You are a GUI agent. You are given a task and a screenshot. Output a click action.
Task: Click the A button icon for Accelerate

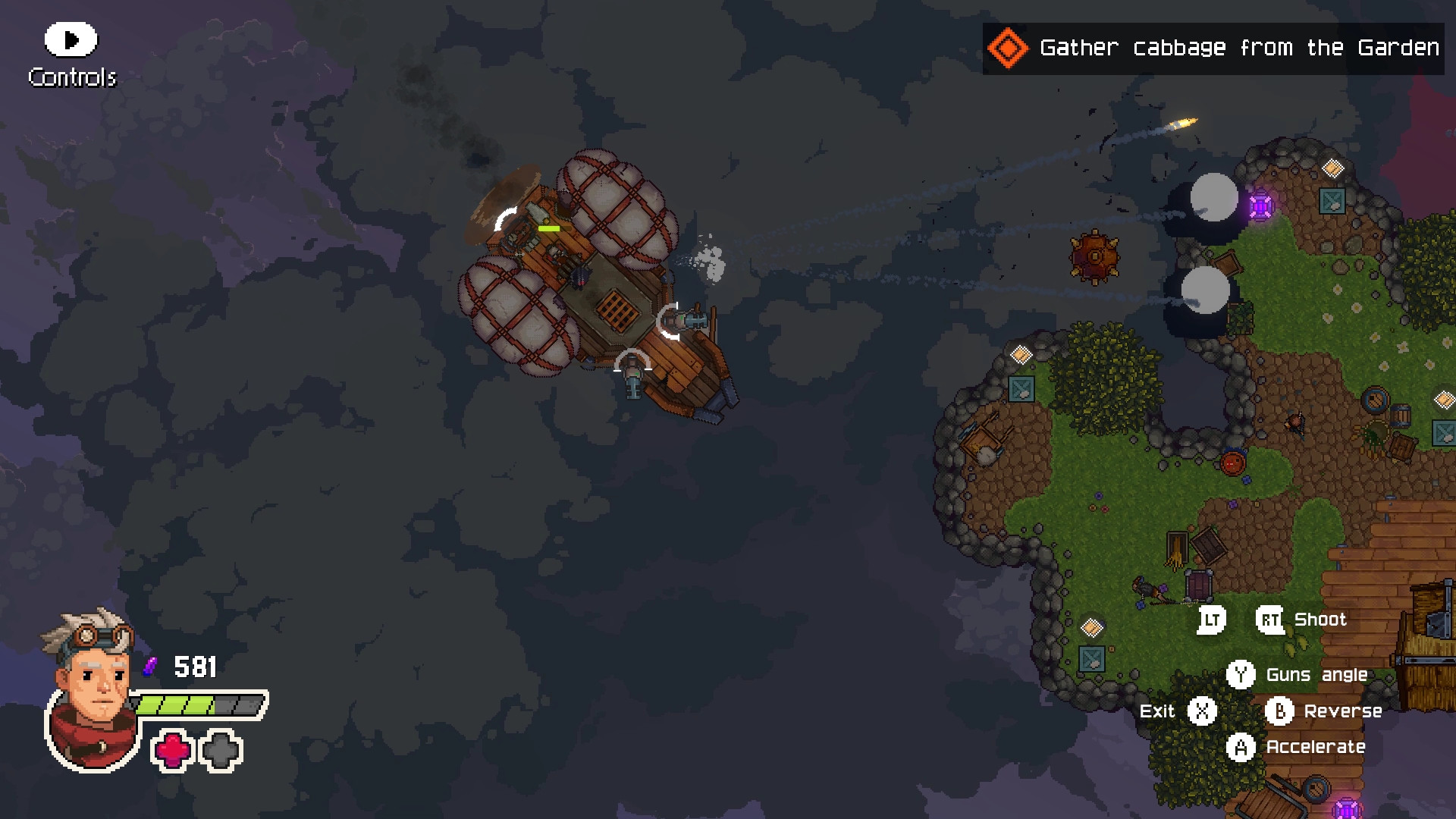tap(1243, 748)
